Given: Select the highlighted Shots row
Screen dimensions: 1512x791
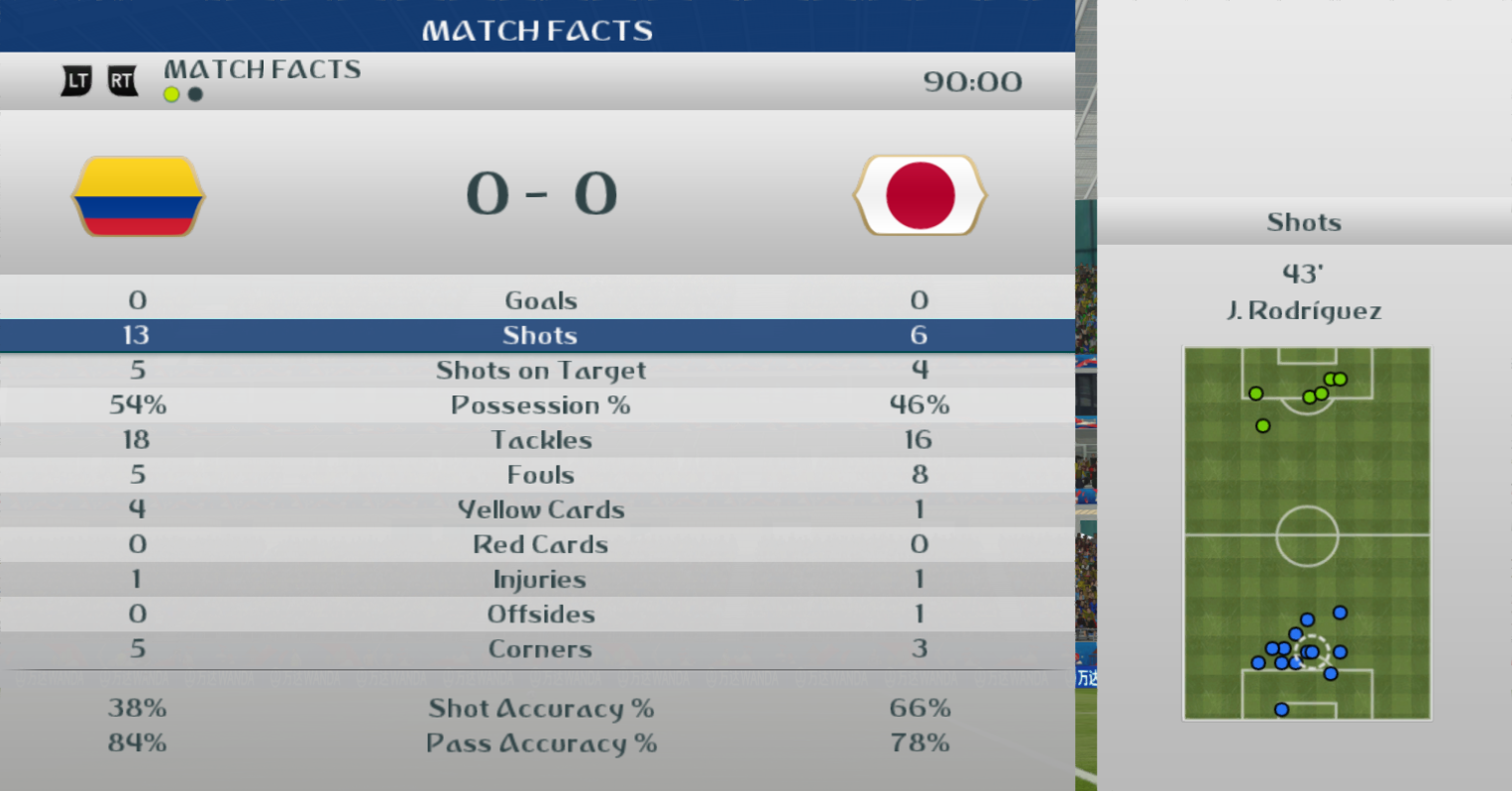Looking at the screenshot, I should click(x=540, y=335).
